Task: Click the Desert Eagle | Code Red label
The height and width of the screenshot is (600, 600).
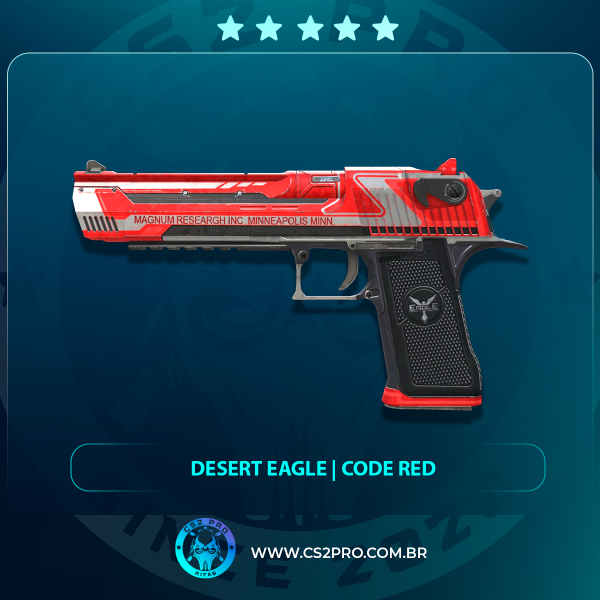Action: click(x=308, y=468)
